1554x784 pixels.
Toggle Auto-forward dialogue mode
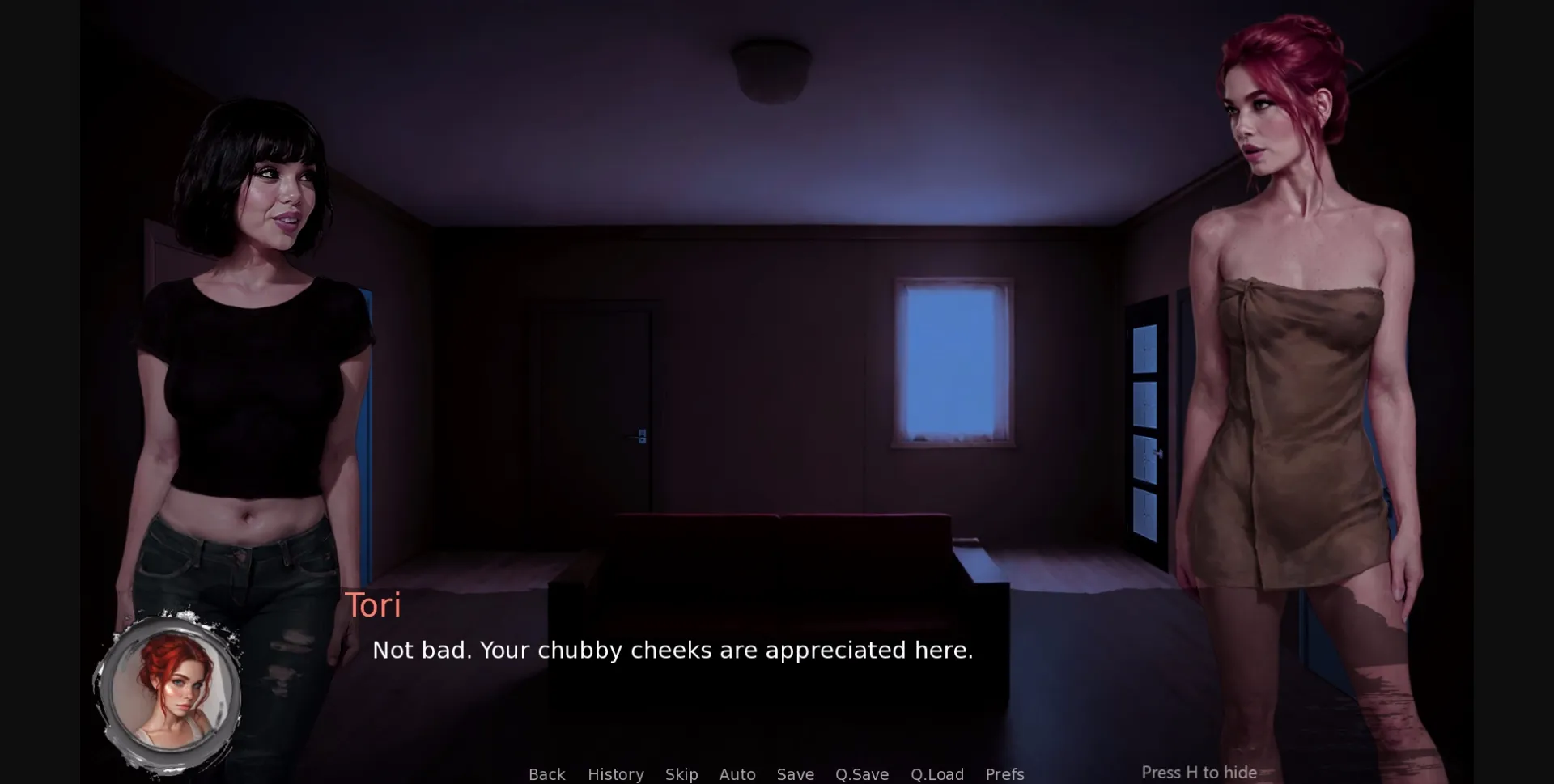click(x=737, y=773)
